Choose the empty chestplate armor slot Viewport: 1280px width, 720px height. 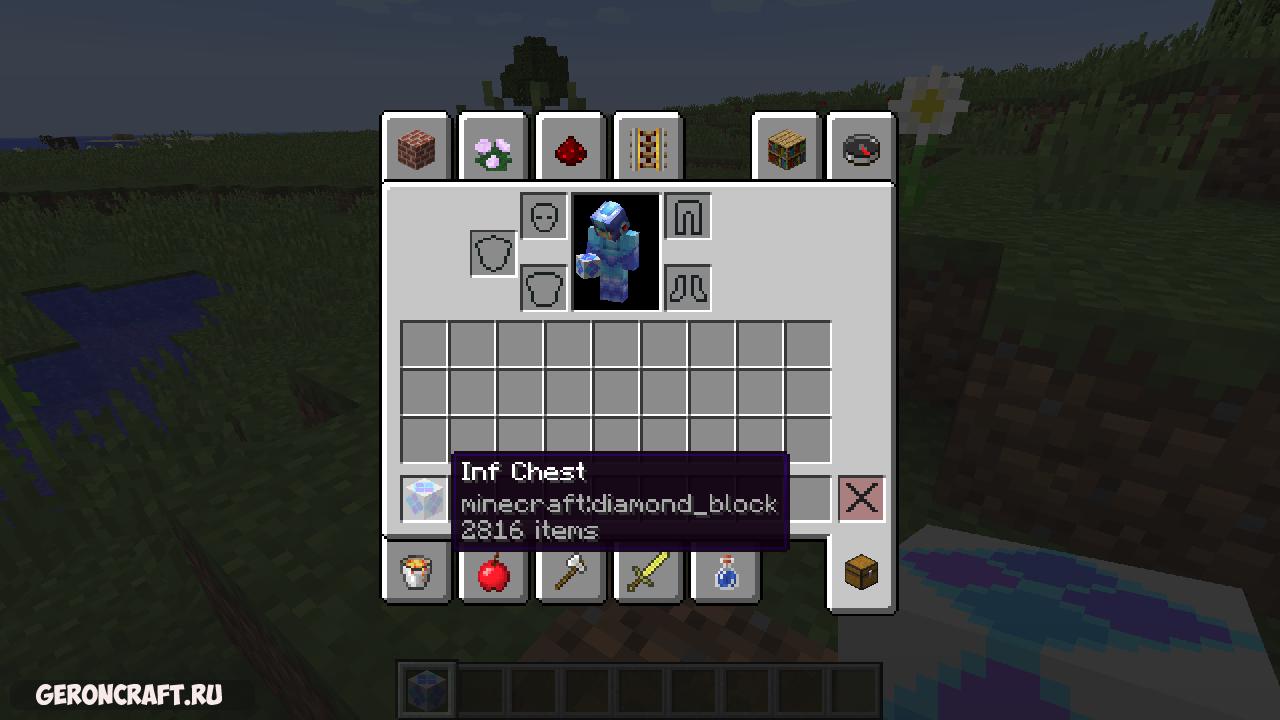[544, 288]
